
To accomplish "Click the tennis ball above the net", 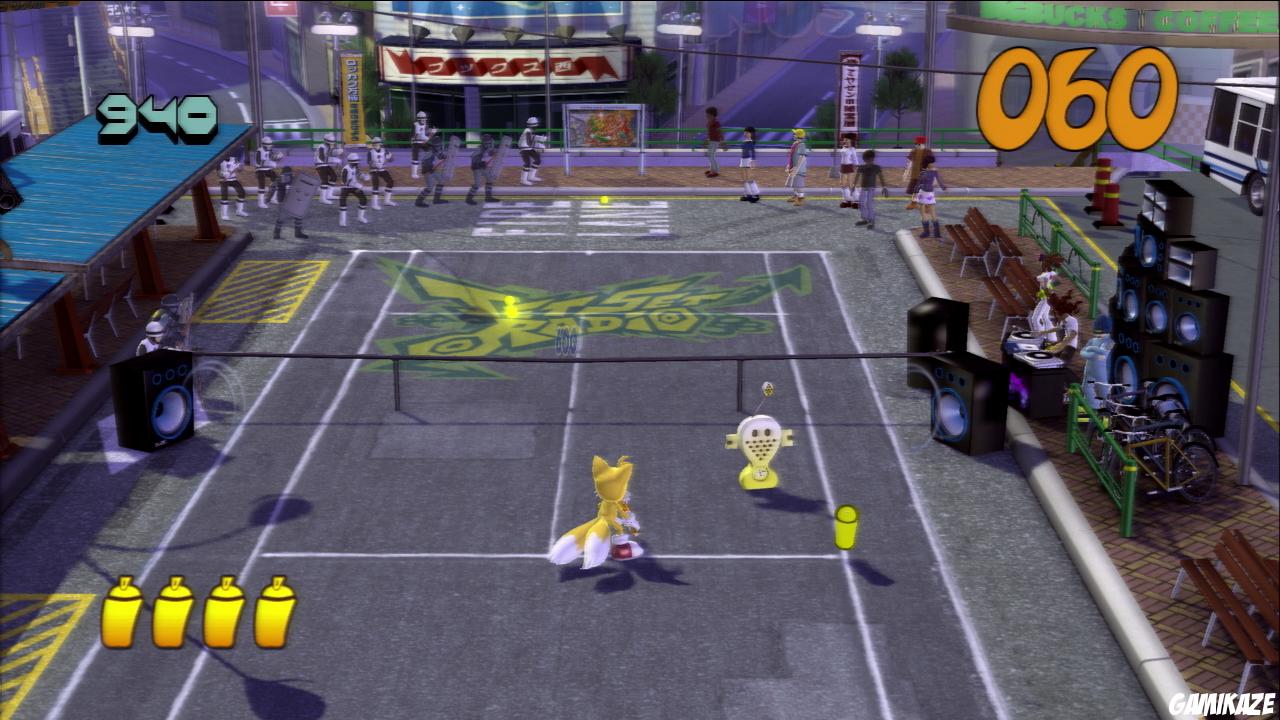I will click(603, 198).
